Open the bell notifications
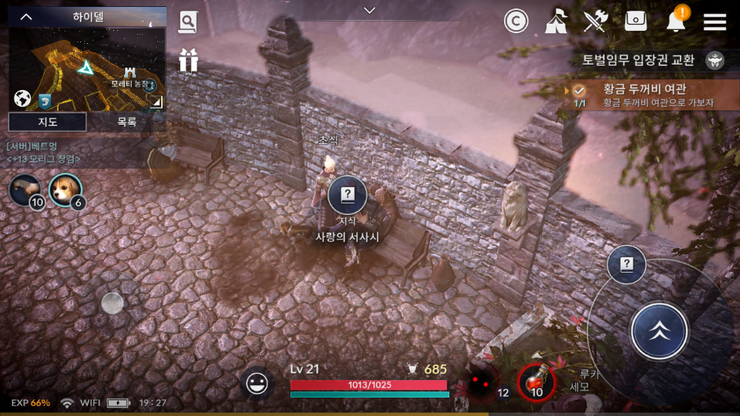 [676, 20]
